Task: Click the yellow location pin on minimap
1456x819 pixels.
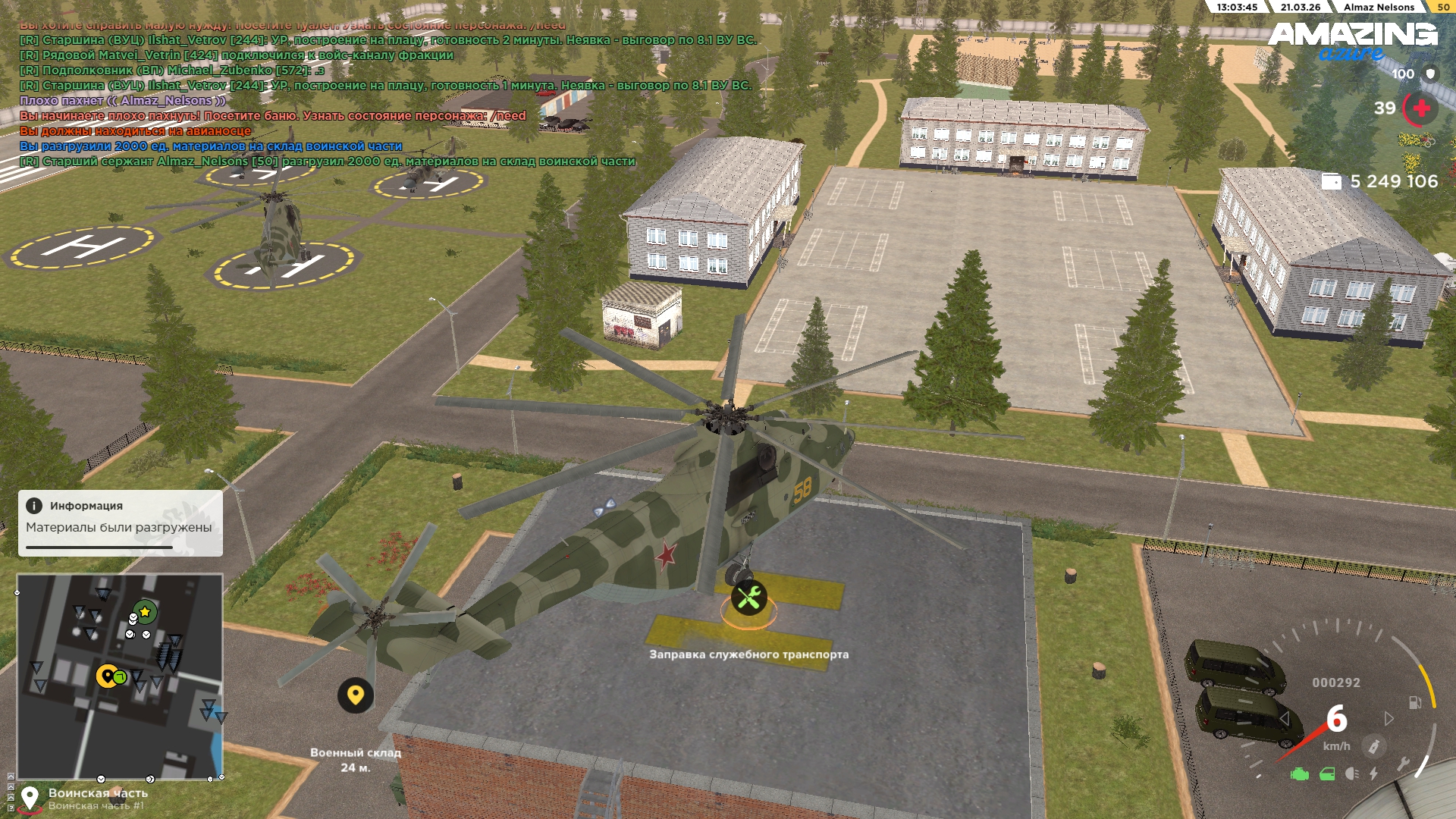Action: click(x=107, y=676)
